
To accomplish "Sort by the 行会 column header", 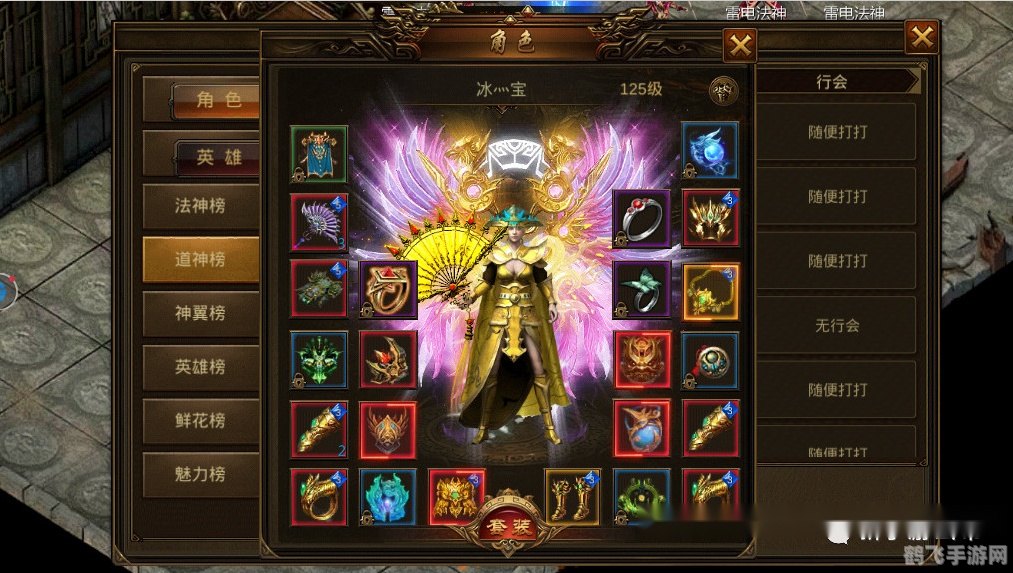I will coord(832,82).
